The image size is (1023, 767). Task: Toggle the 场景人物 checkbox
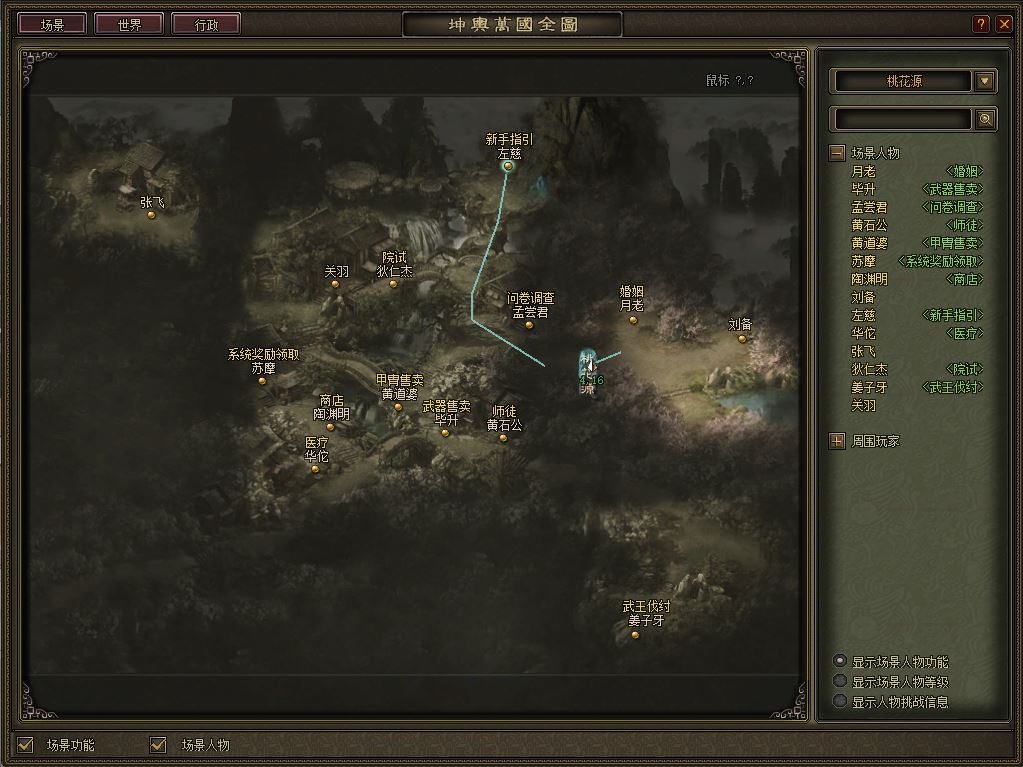[x=158, y=744]
